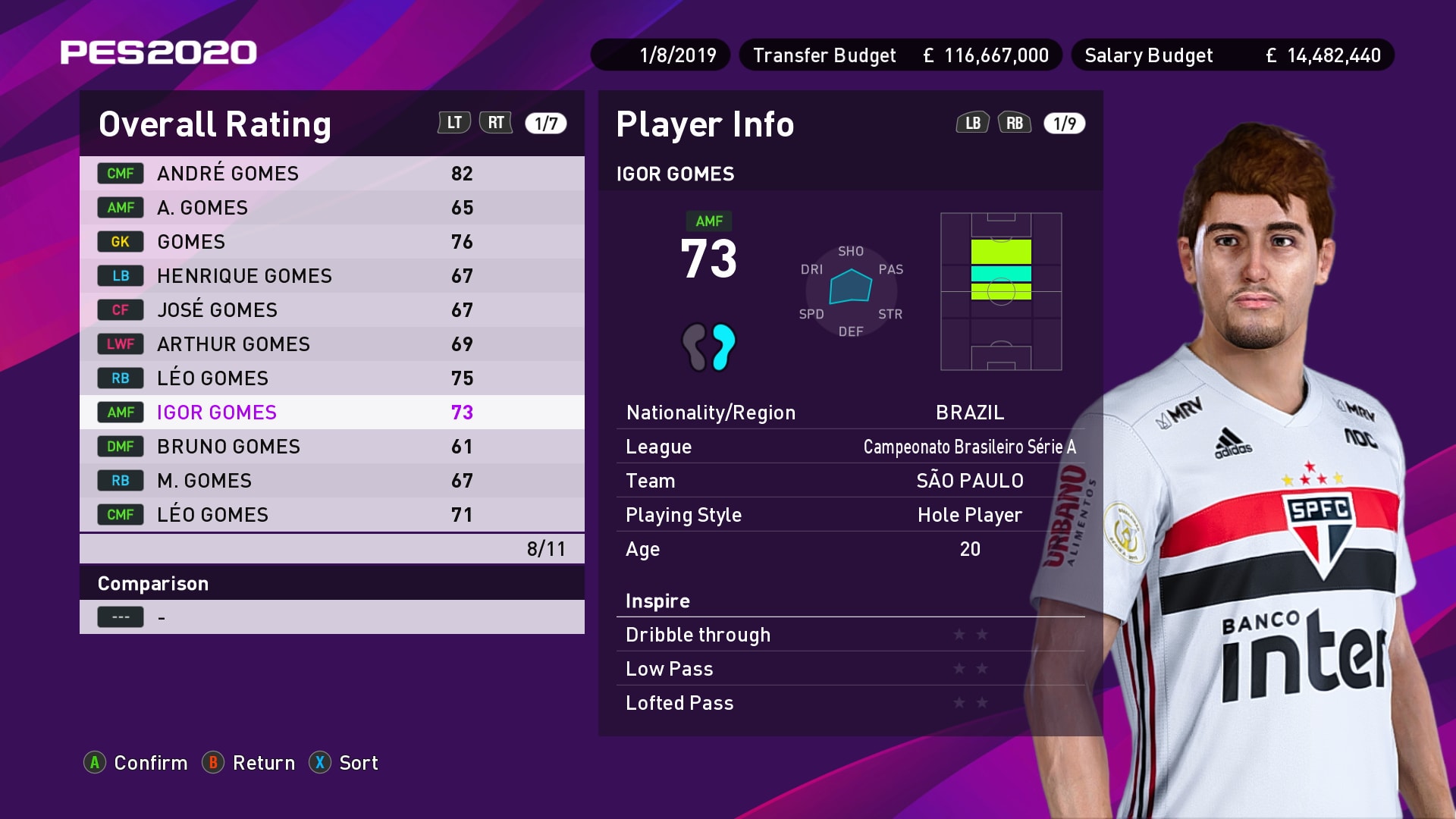Choose Bruno Gomes the DMF
This screenshot has width=1456, height=819.
click(331, 447)
